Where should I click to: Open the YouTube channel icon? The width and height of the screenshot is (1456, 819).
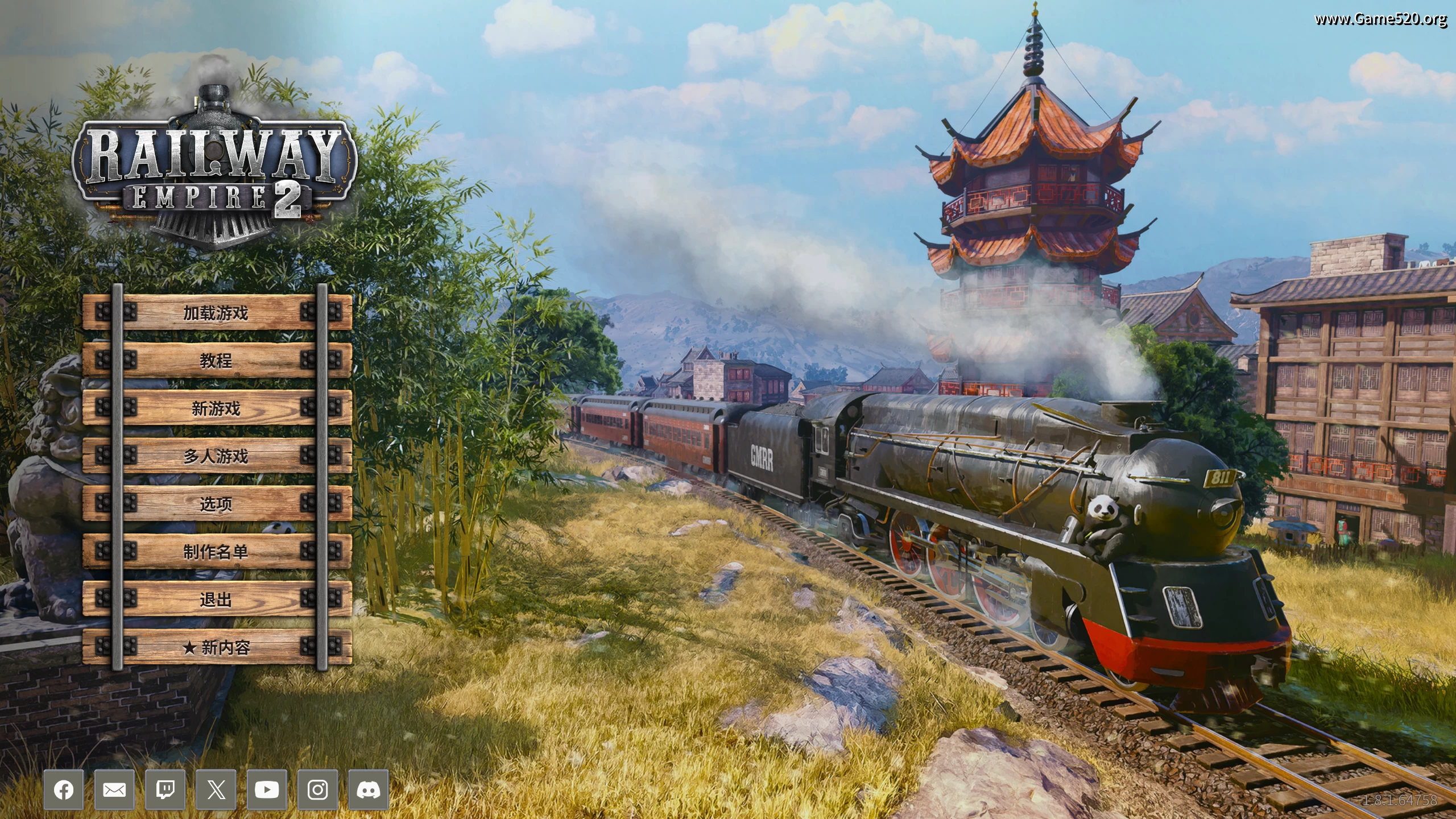click(266, 789)
